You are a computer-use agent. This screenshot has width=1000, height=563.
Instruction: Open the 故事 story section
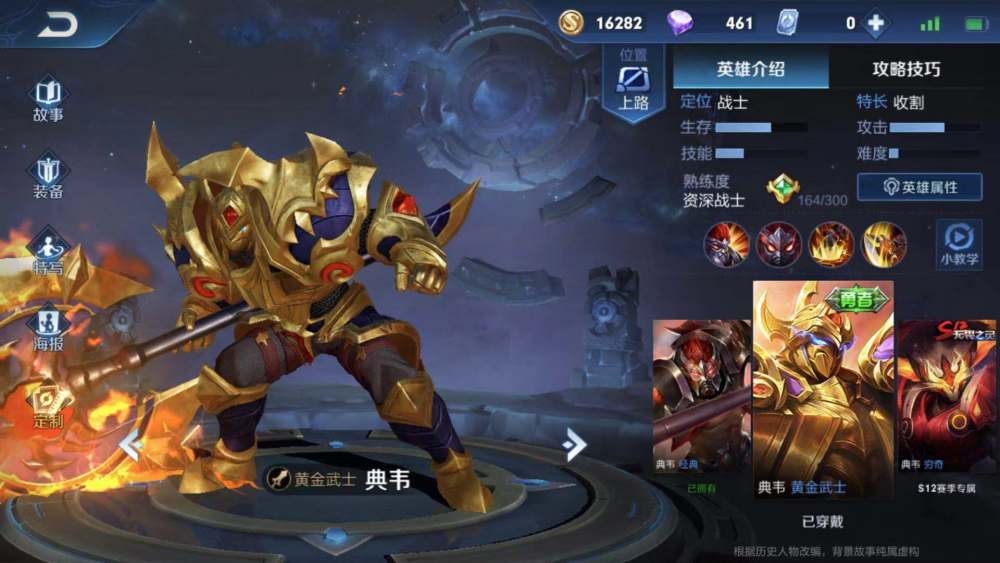[48, 100]
